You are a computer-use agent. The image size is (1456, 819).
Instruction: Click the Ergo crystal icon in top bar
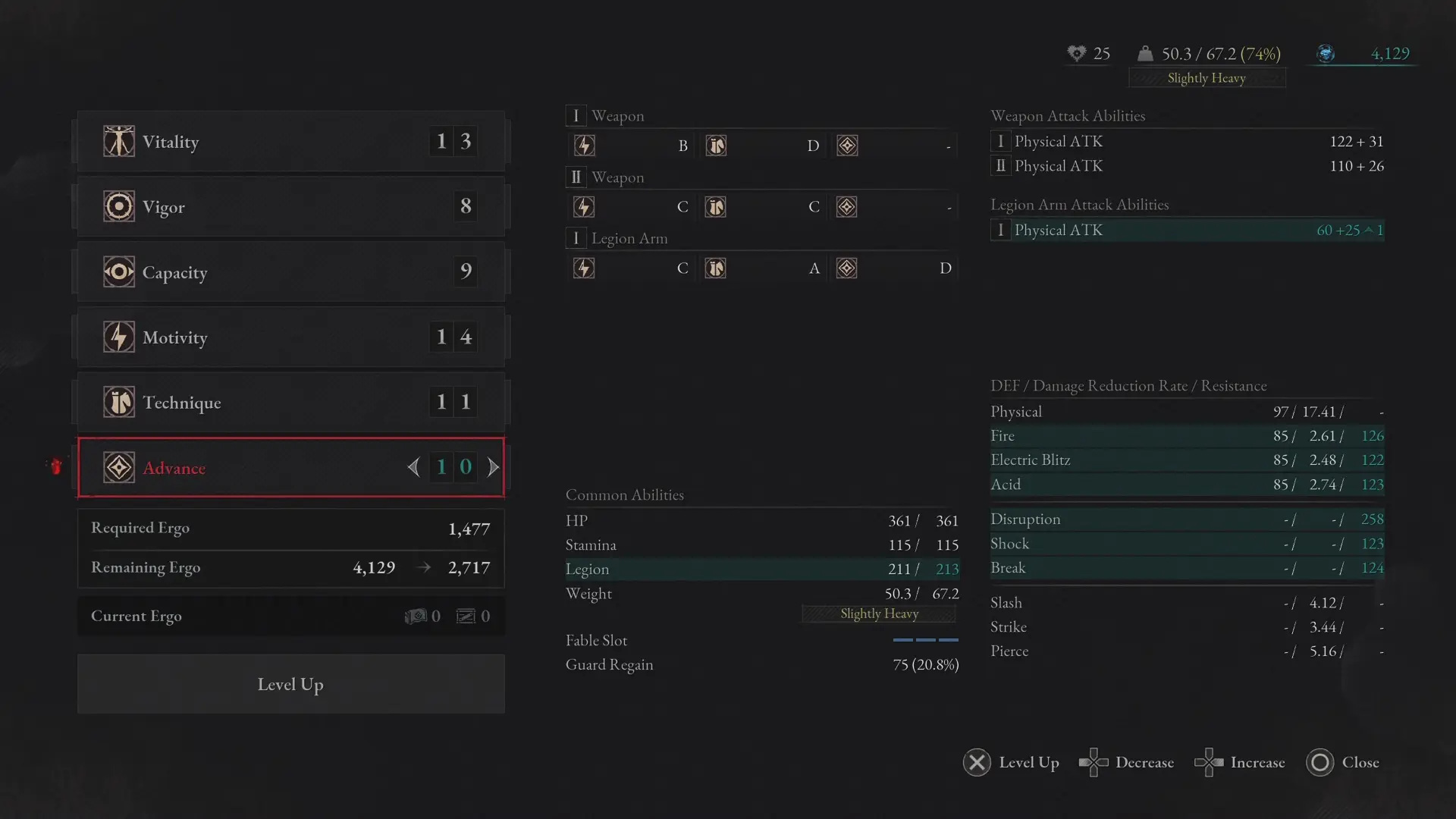1326,54
